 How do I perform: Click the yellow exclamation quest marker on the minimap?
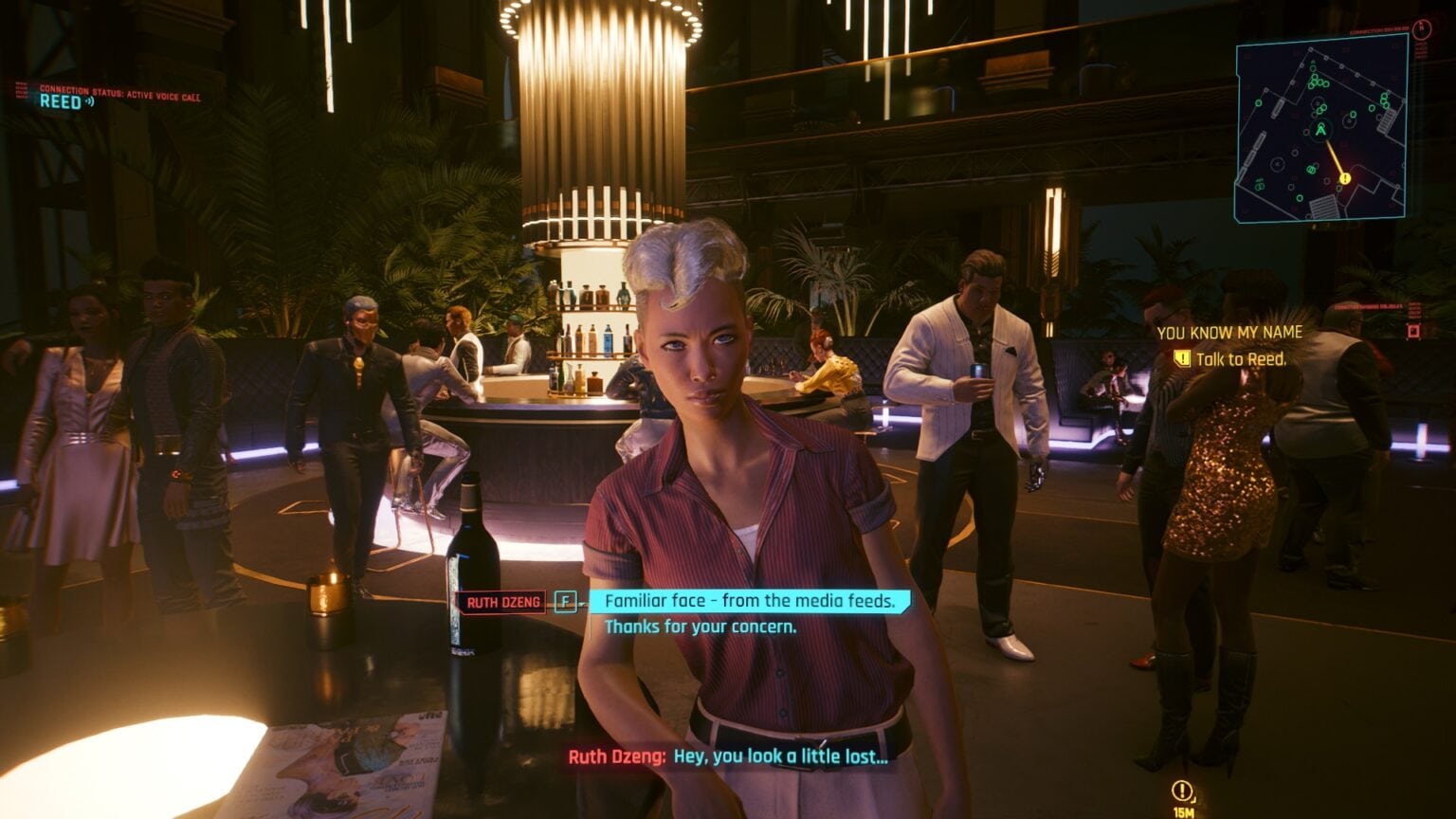(x=1344, y=177)
